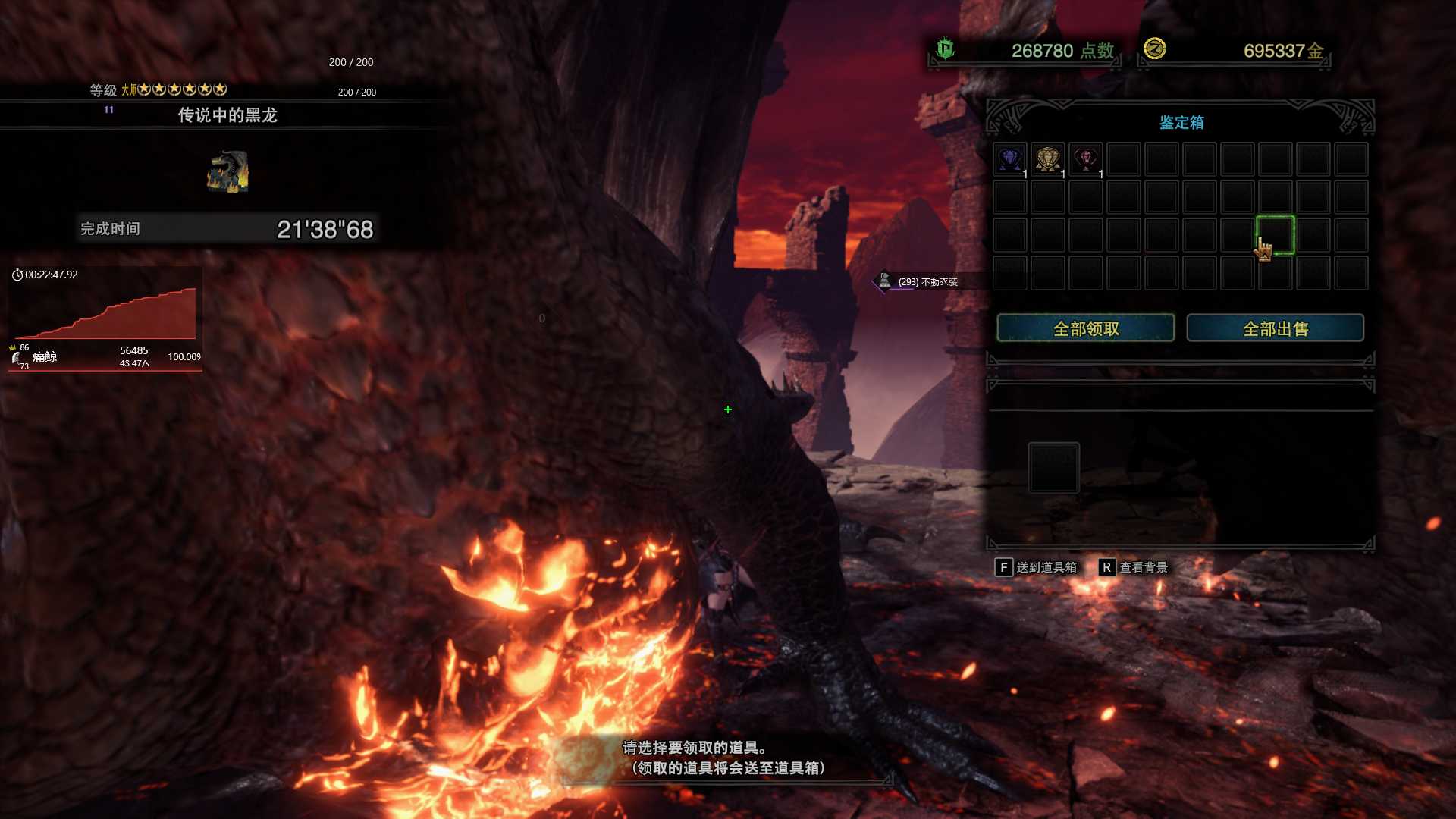Select the 痛鲸 row in the damage meter
Screen dimensions: 1456x819
[105, 357]
